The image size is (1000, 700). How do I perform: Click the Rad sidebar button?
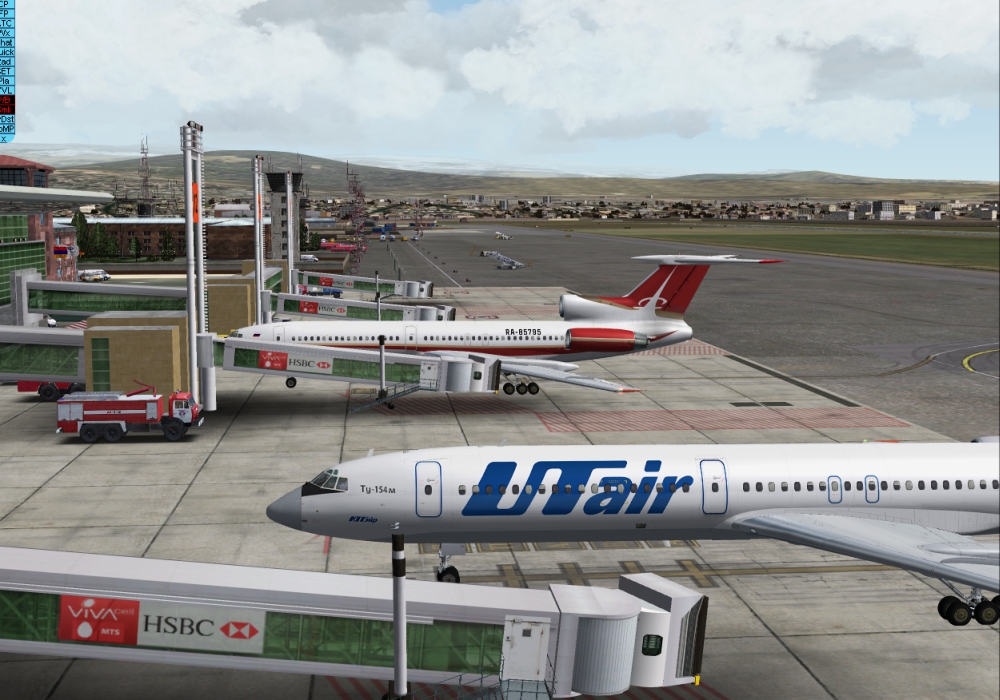point(7,62)
